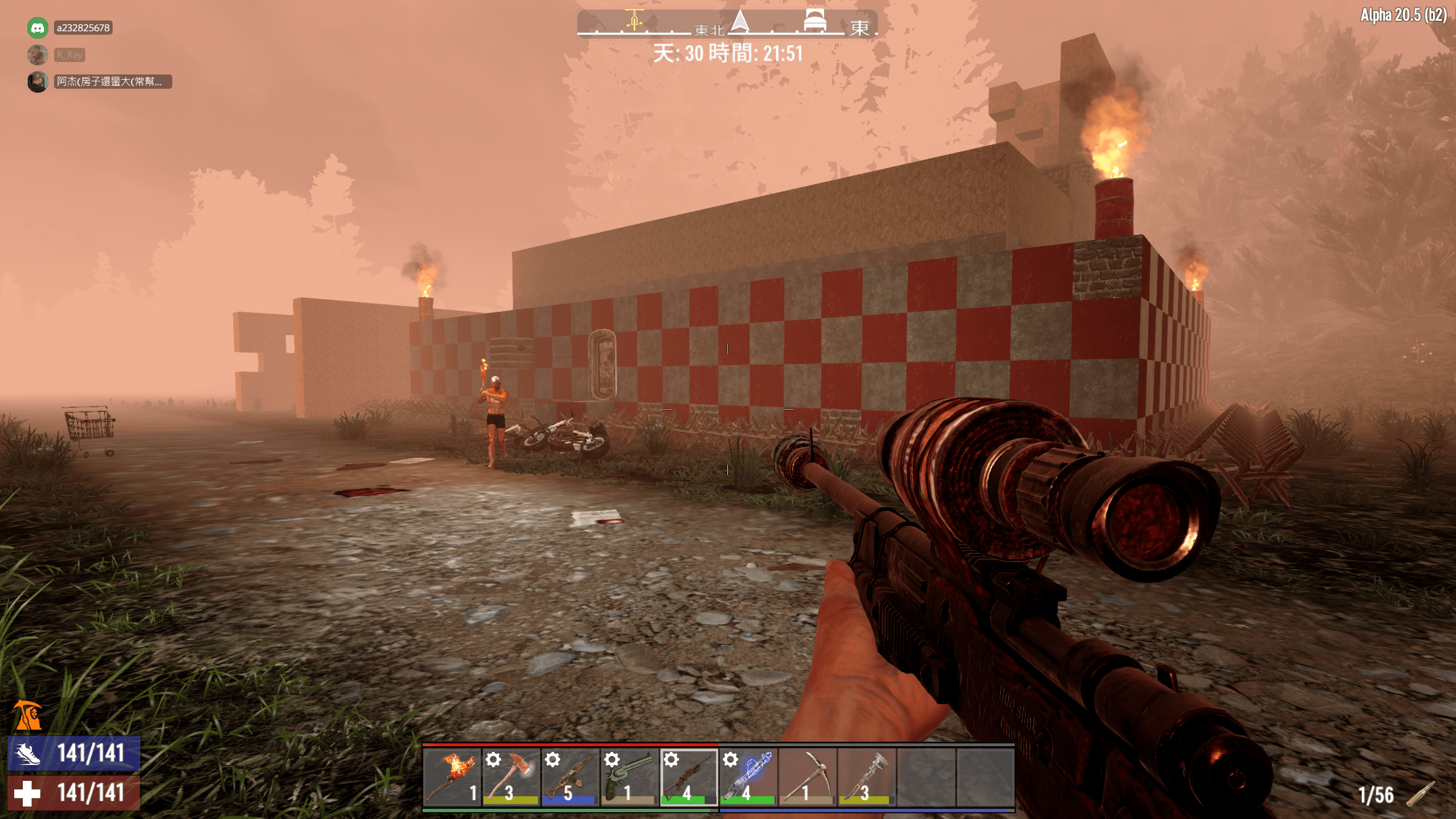Image resolution: width=1456 pixels, height=819 pixels.
Task: Click the player name a232825678
Action: (84, 27)
